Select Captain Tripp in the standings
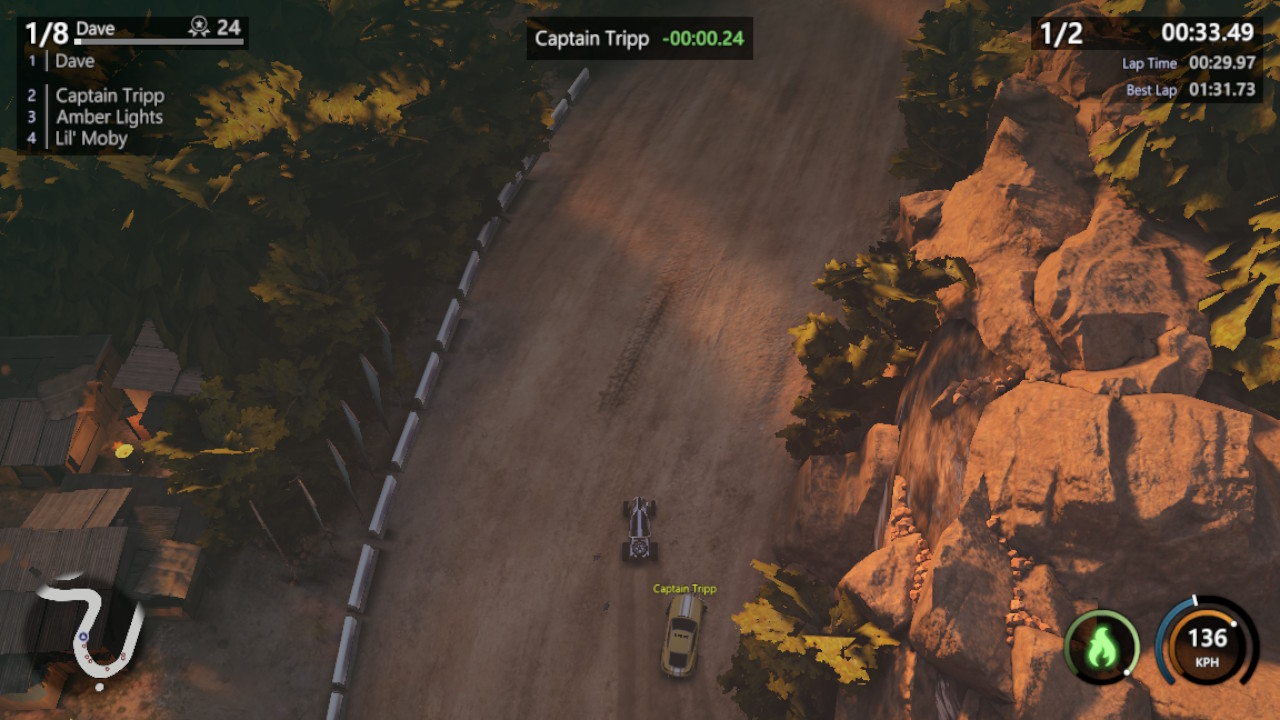This screenshot has height=720, width=1280. (x=110, y=95)
